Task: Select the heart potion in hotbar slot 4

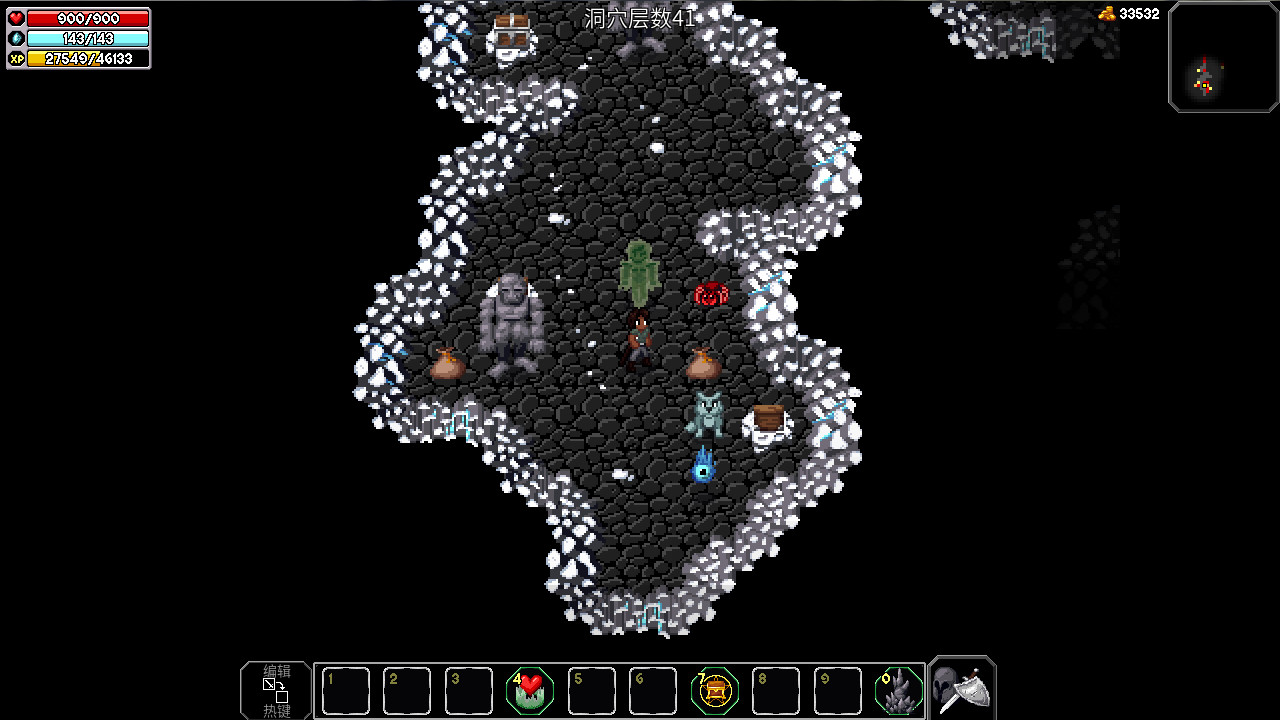Action: click(x=529, y=688)
